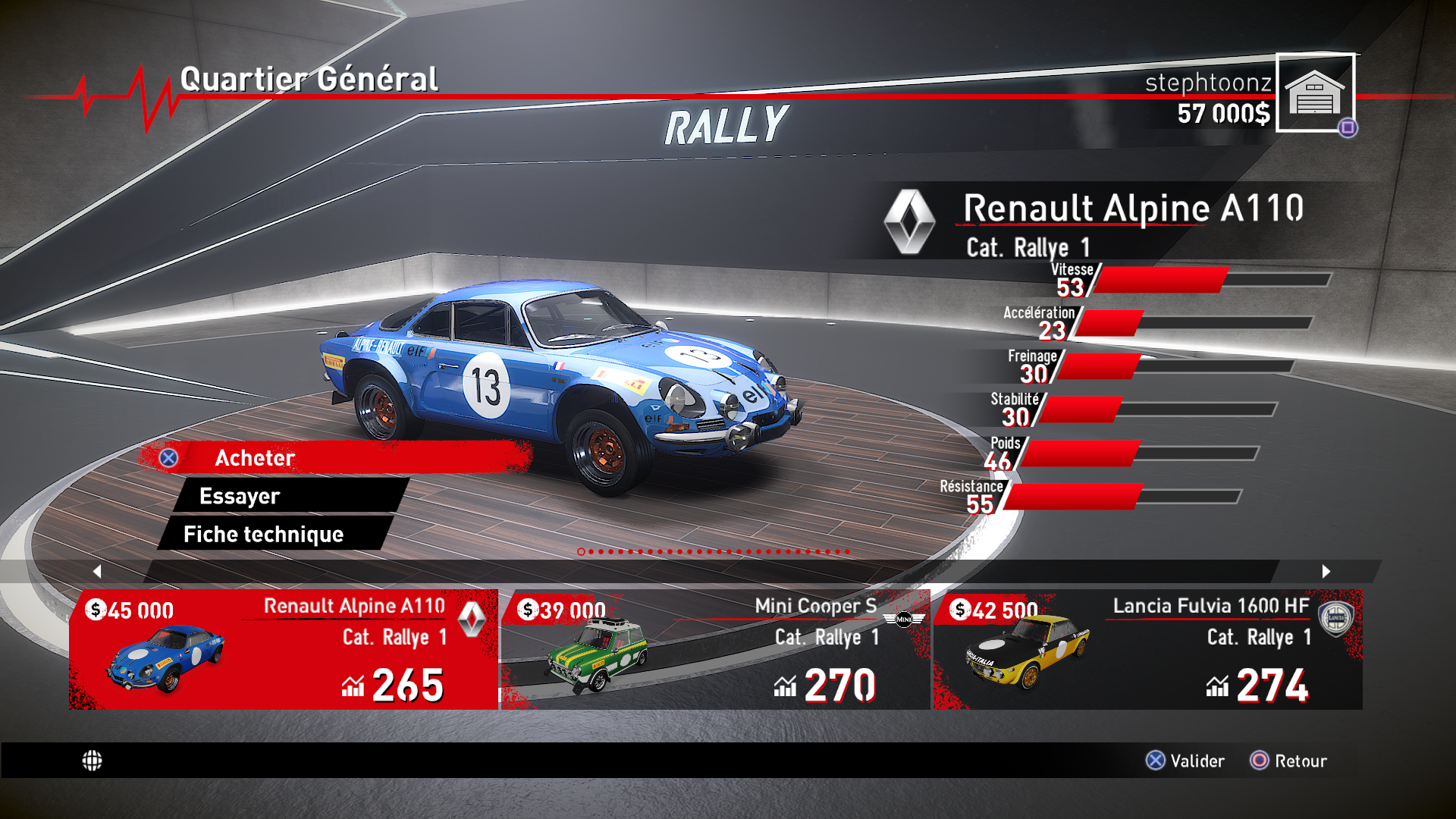Click the globe icon in bottom bar
1456x819 pixels.
[92, 761]
